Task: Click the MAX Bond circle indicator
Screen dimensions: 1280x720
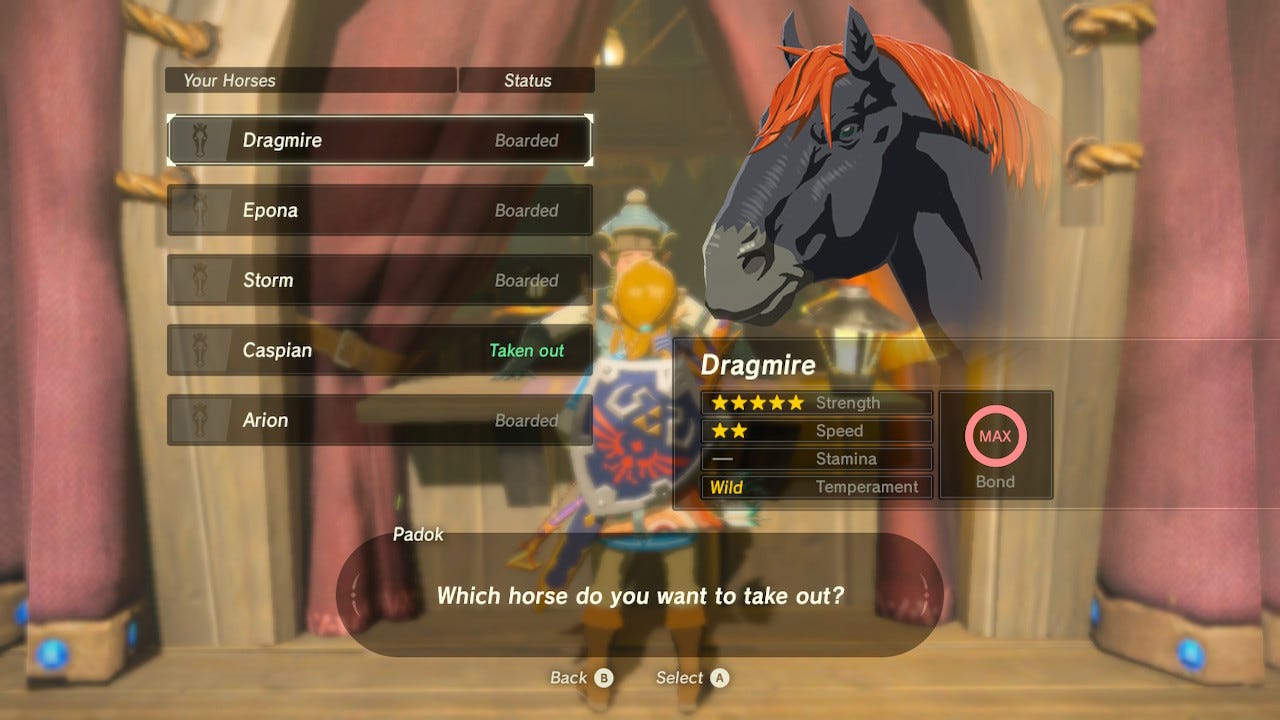Action: tap(996, 435)
